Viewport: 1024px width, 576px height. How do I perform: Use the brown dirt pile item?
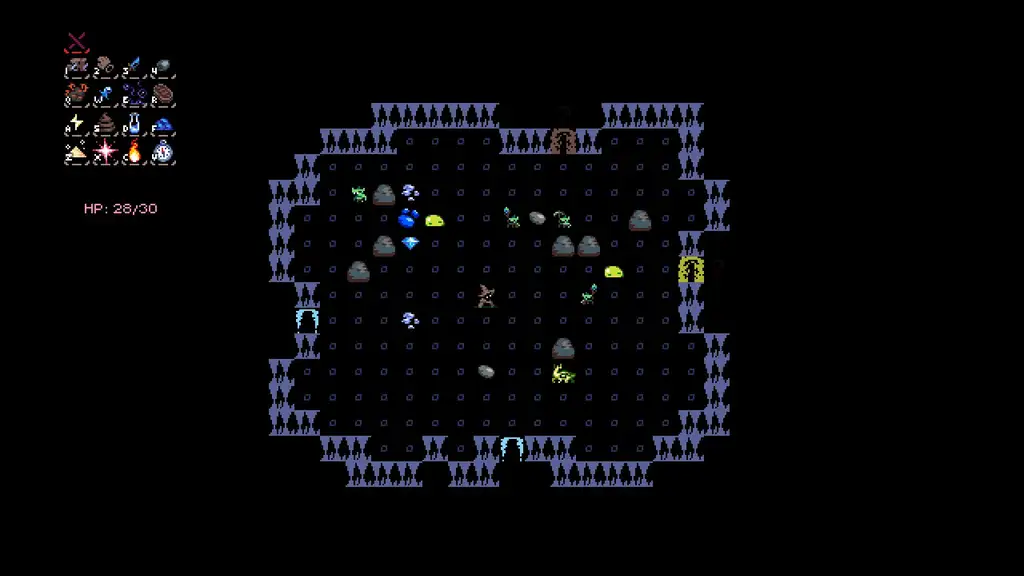tap(105, 124)
